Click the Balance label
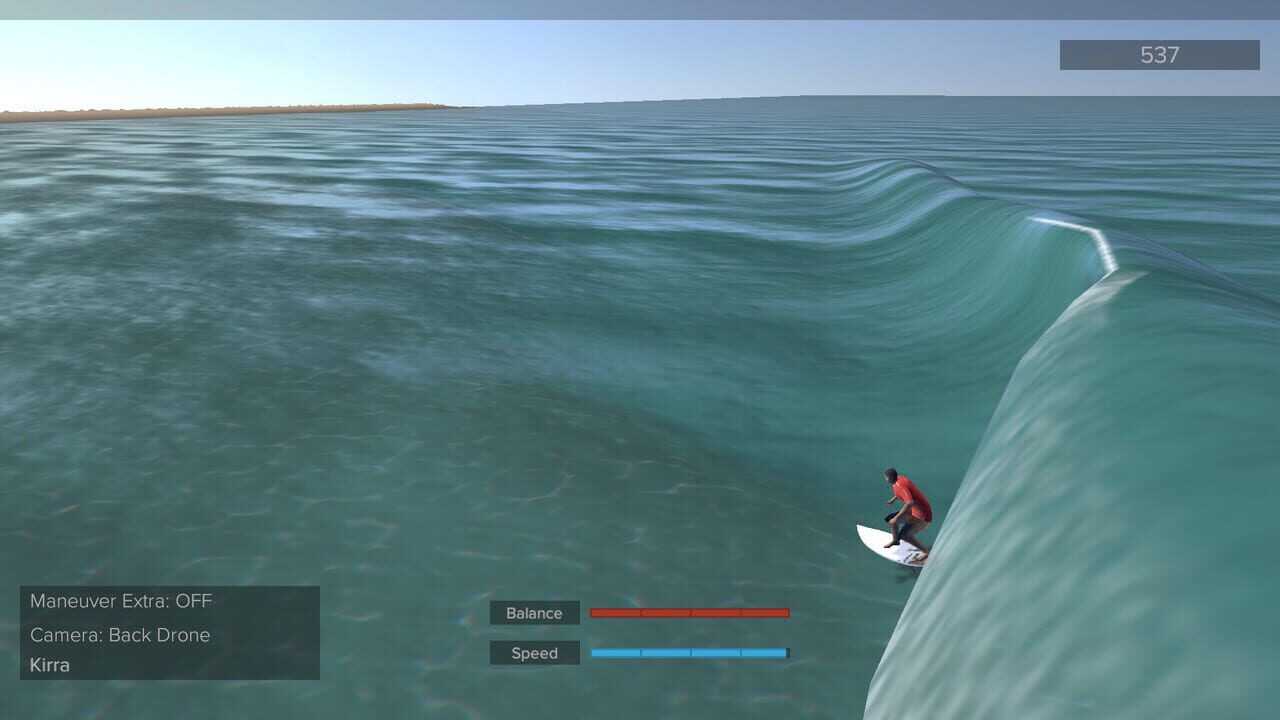Viewport: 1280px width, 720px height. tap(534, 612)
